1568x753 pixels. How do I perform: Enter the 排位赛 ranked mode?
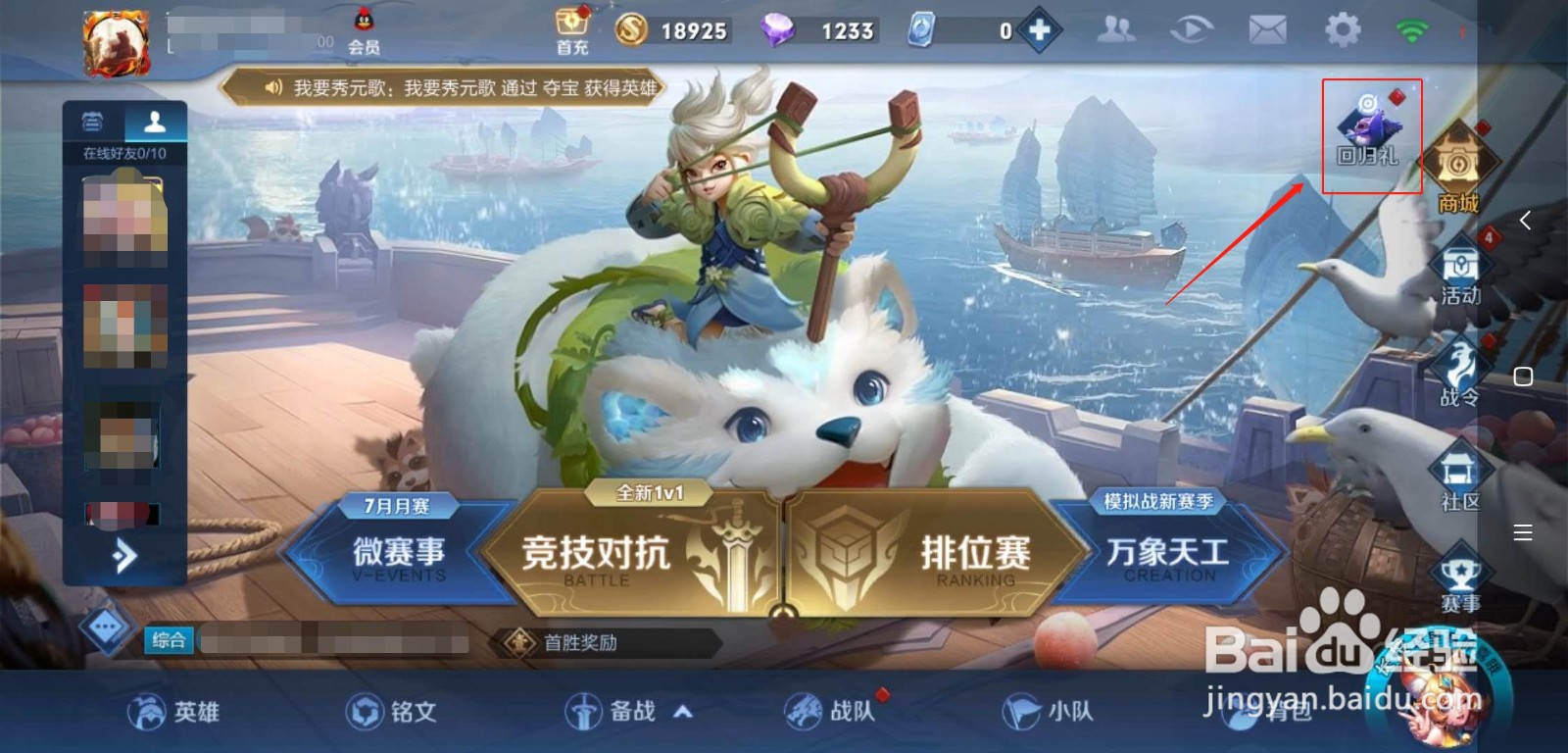click(975, 554)
